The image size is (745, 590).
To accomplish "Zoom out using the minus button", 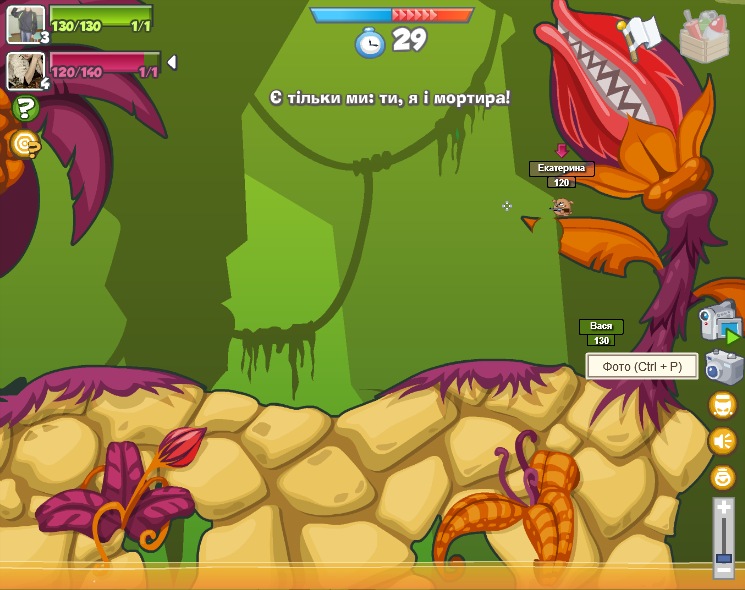I will (724, 570).
